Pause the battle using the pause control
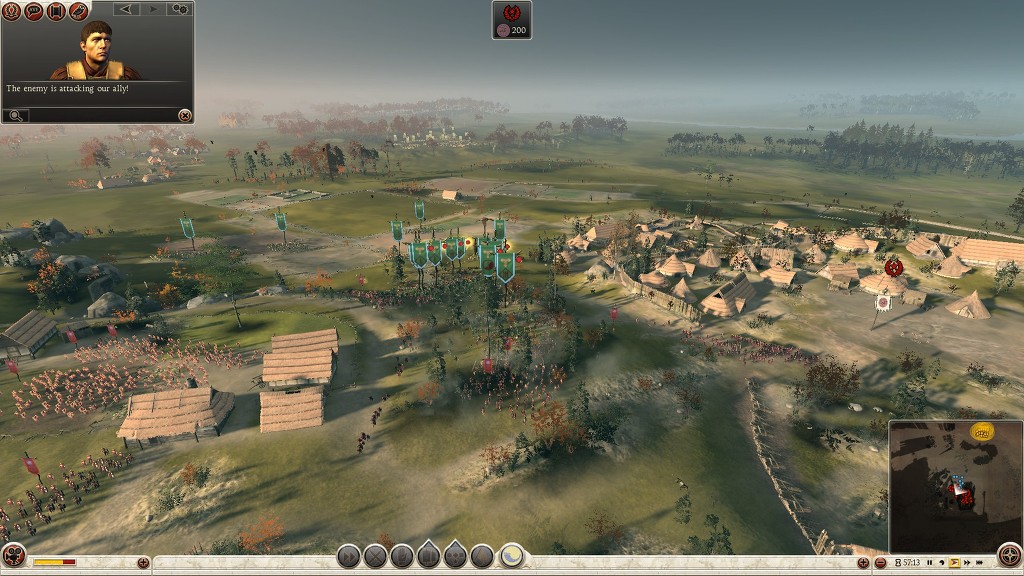Viewport: 1024px width, 576px height. [x=929, y=562]
